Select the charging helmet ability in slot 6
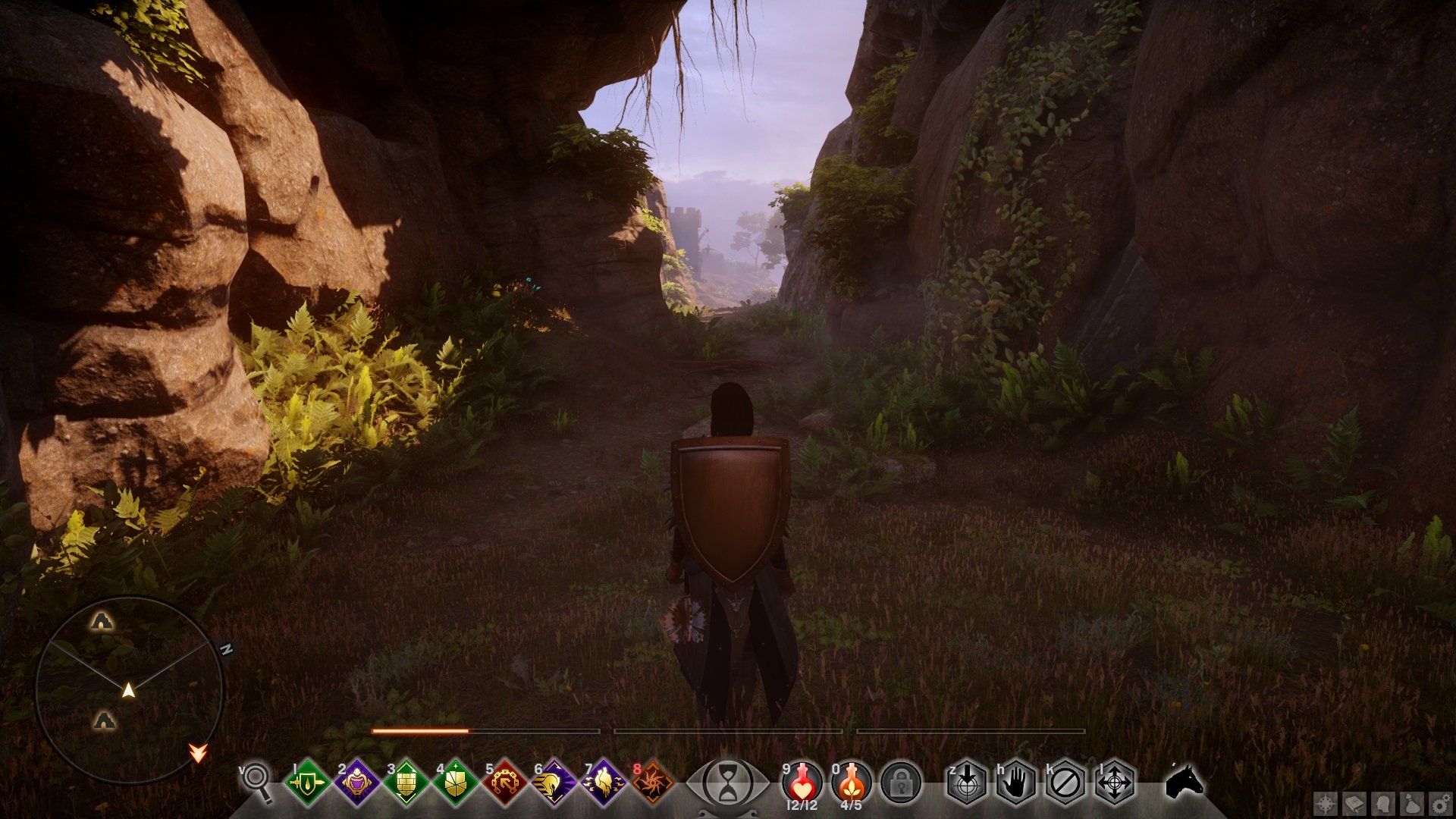 pyautogui.click(x=554, y=781)
